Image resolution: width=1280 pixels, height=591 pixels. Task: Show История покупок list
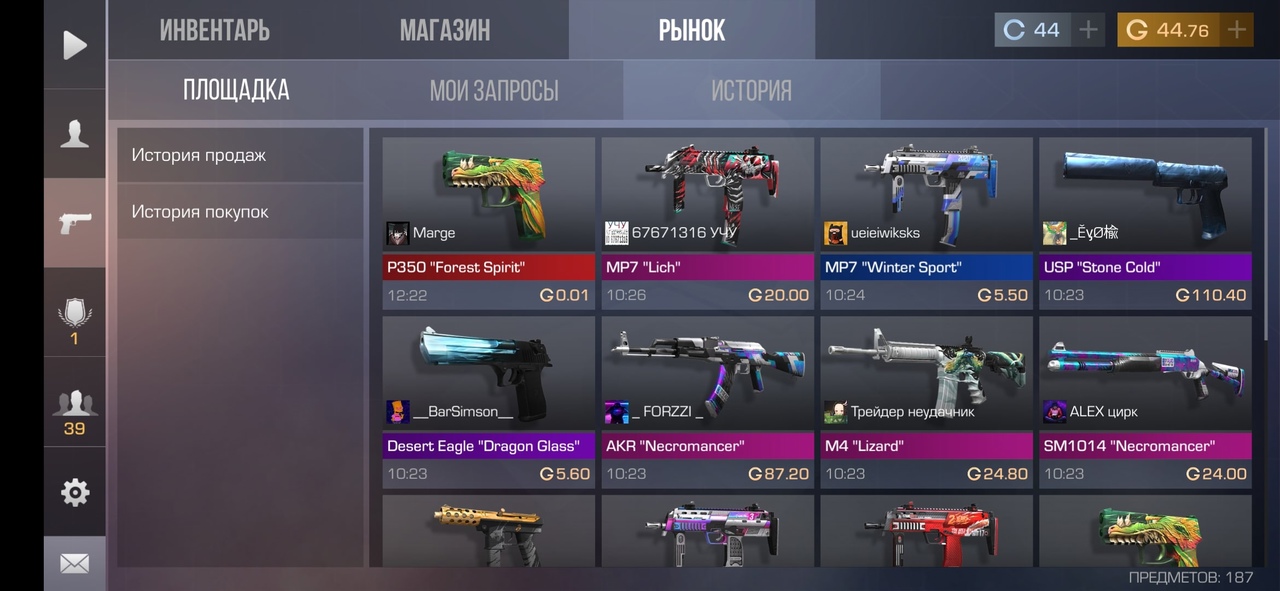click(240, 212)
